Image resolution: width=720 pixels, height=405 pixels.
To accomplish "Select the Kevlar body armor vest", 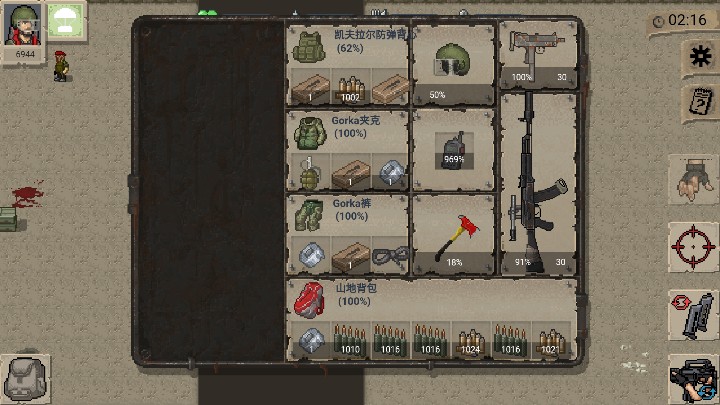I will (309, 46).
